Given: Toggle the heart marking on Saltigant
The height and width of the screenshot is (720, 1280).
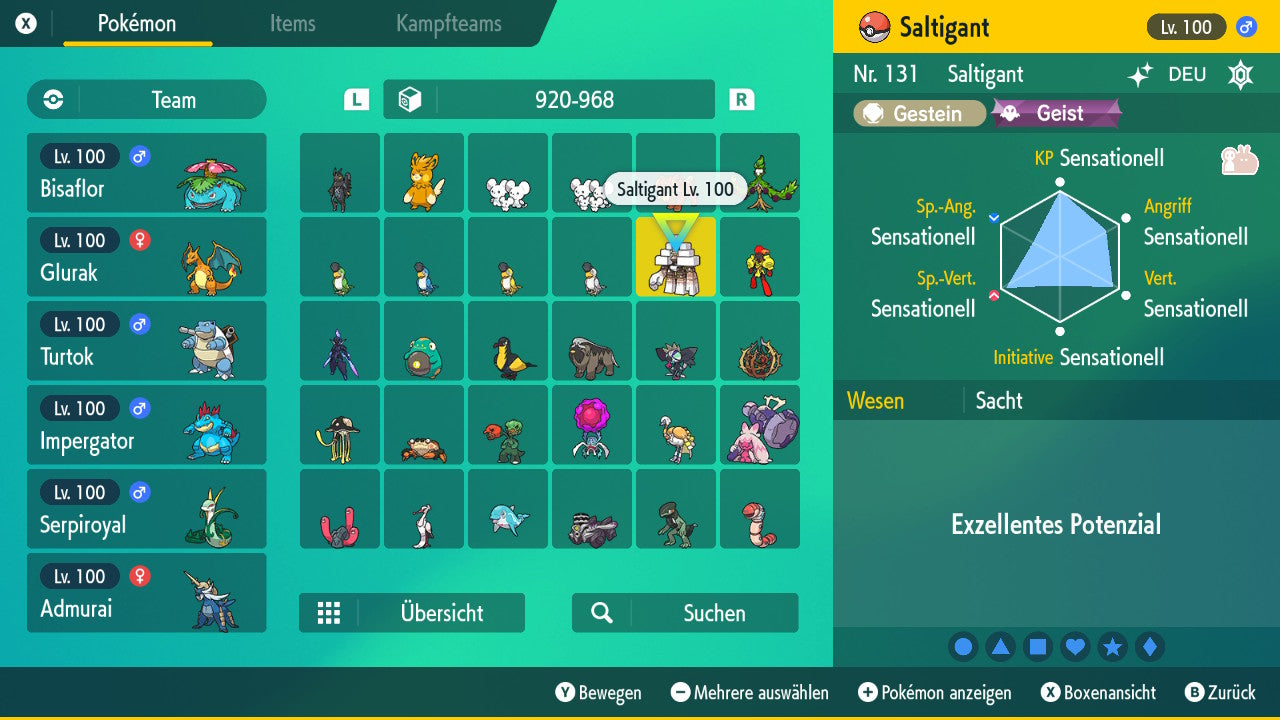Looking at the screenshot, I should (x=1075, y=646).
